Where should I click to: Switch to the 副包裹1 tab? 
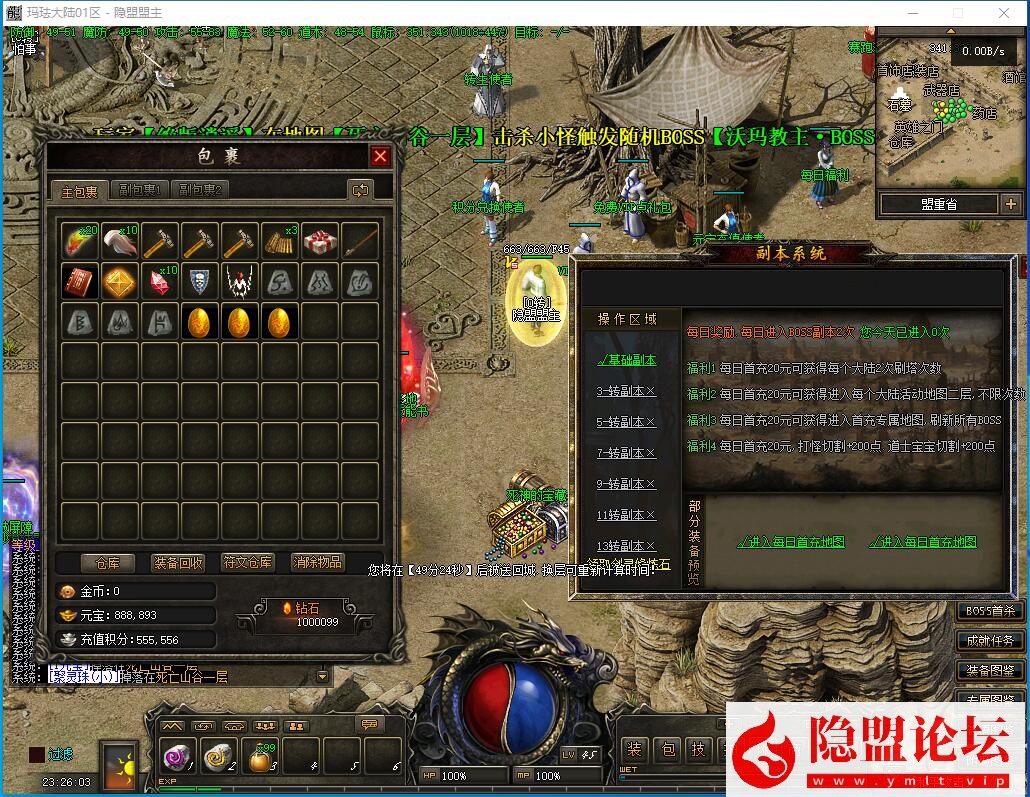tap(140, 190)
